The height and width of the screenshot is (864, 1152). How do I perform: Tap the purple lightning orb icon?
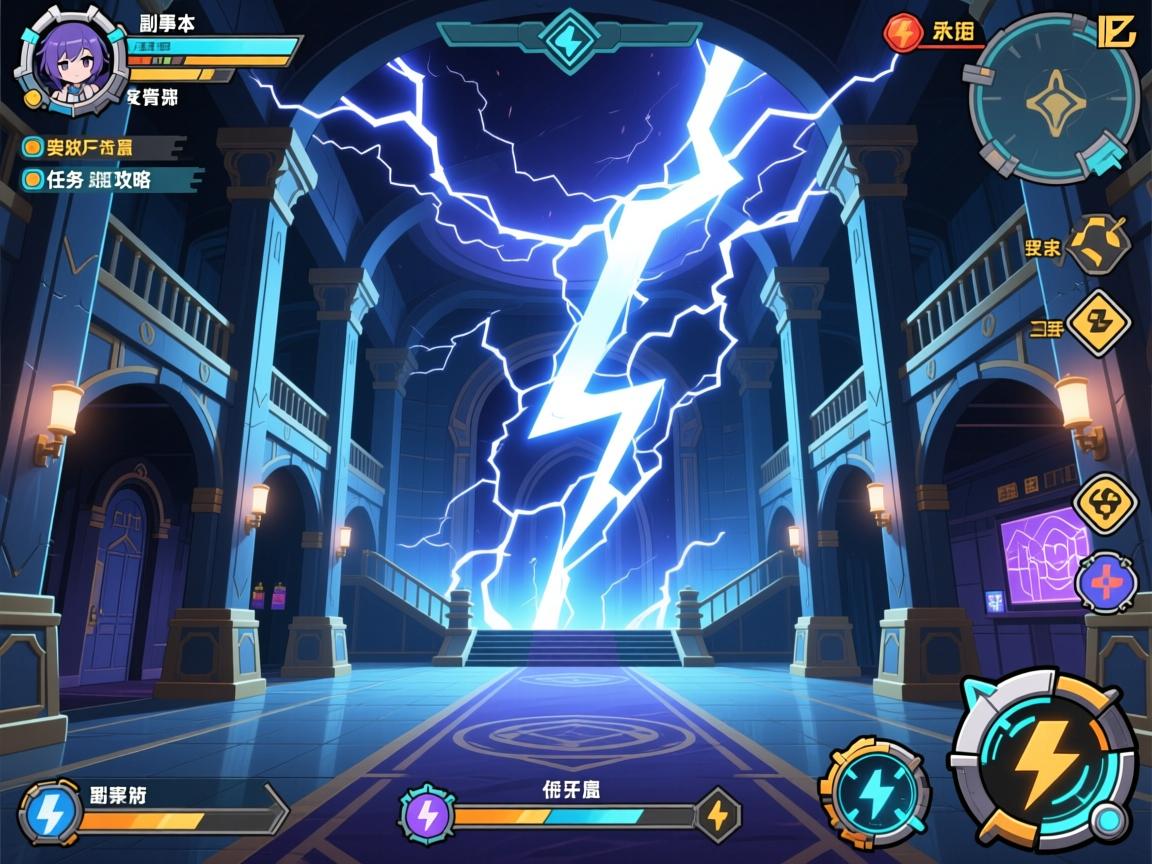[428, 814]
